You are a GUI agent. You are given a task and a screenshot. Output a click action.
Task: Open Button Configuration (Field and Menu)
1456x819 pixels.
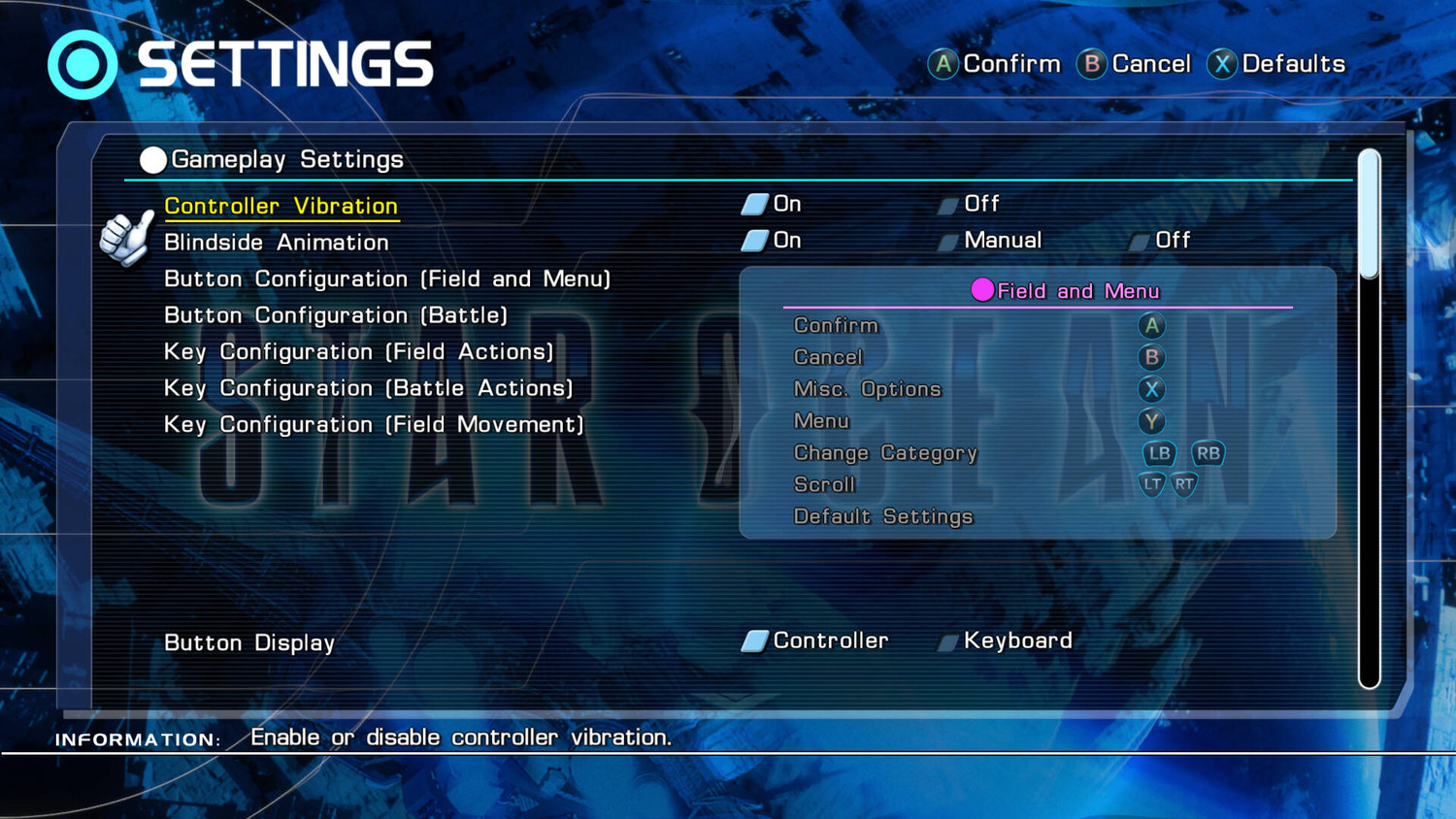(x=386, y=279)
